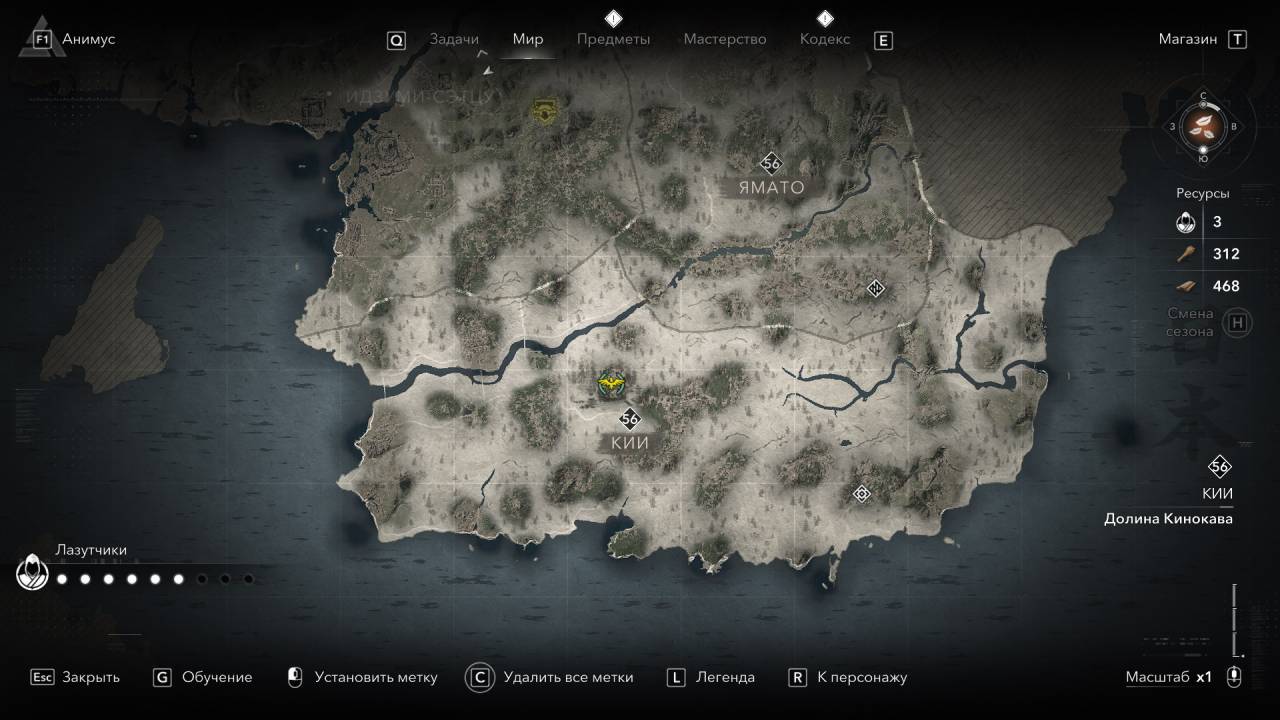Select the Ямато region marker

click(x=771, y=163)
